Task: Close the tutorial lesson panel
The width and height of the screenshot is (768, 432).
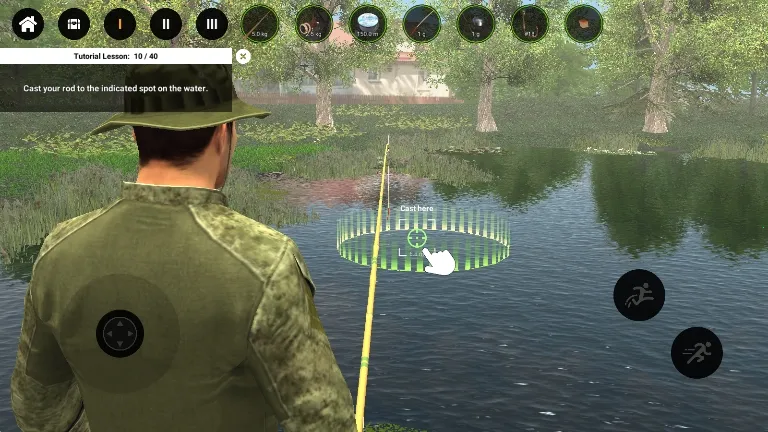Action: point(243,57)
